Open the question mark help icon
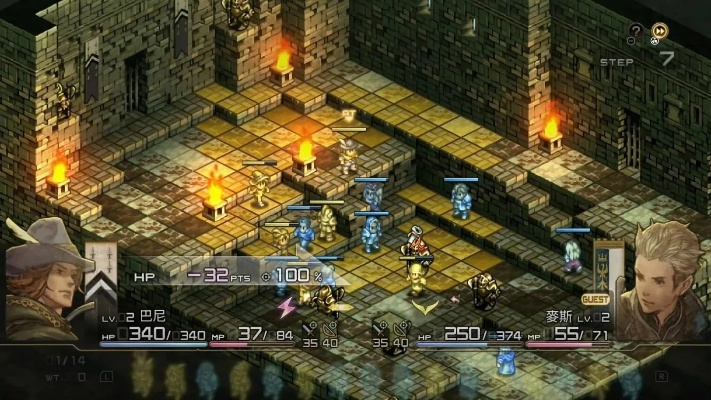 (x=635, y=32)
